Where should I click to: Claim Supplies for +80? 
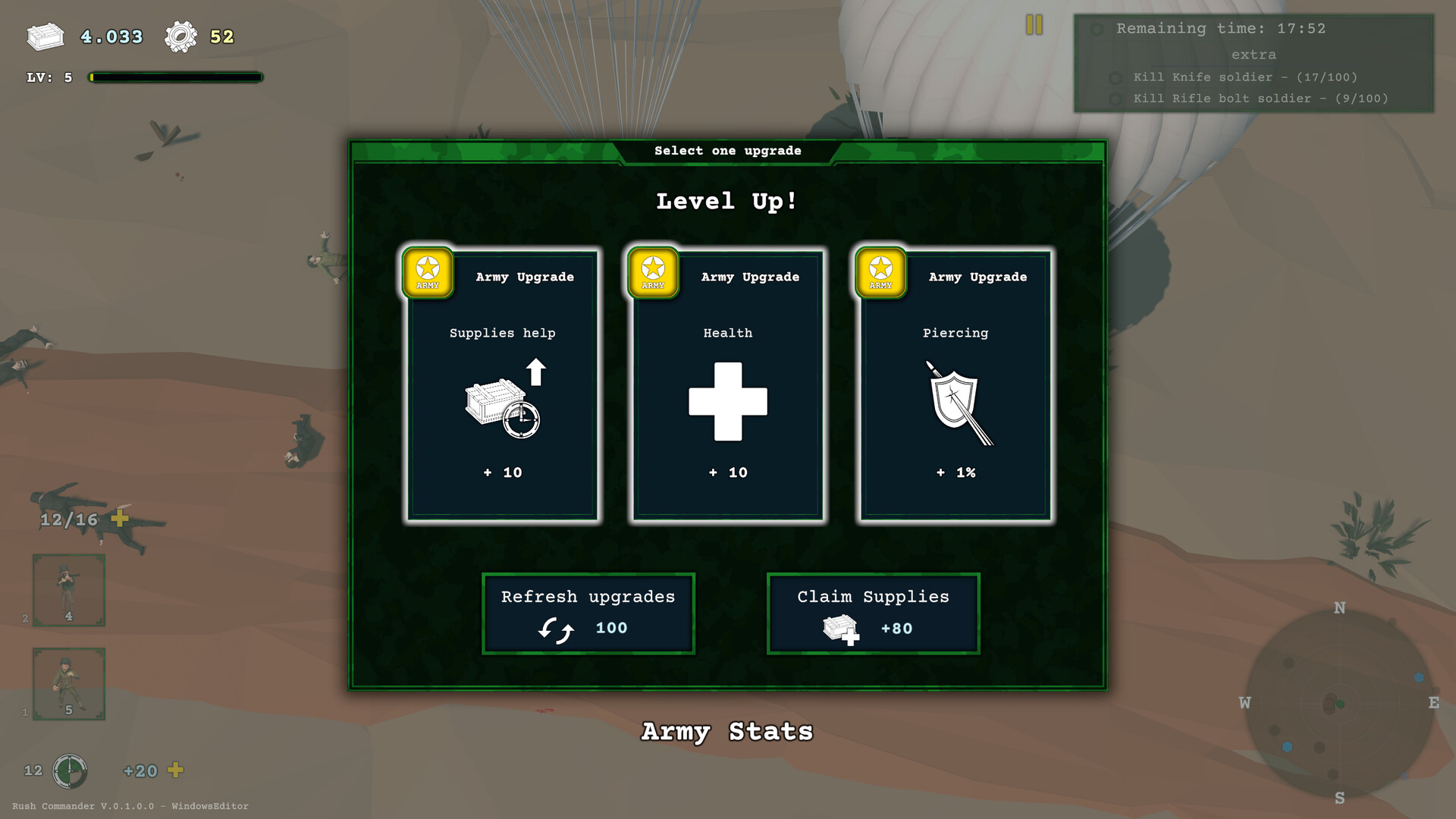[x=873, y=613]
